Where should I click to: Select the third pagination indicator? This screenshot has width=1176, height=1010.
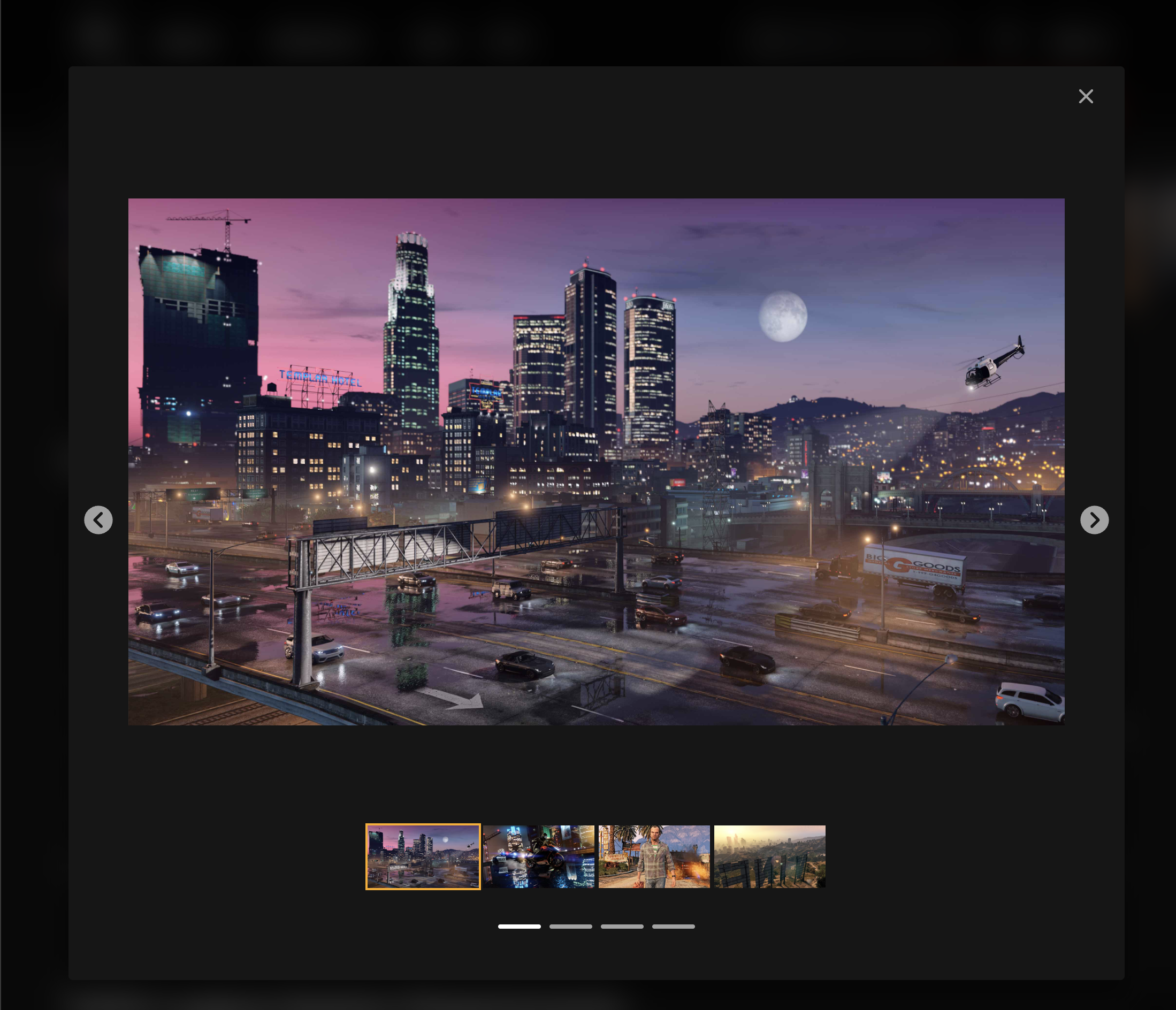[x=622, y=926]
